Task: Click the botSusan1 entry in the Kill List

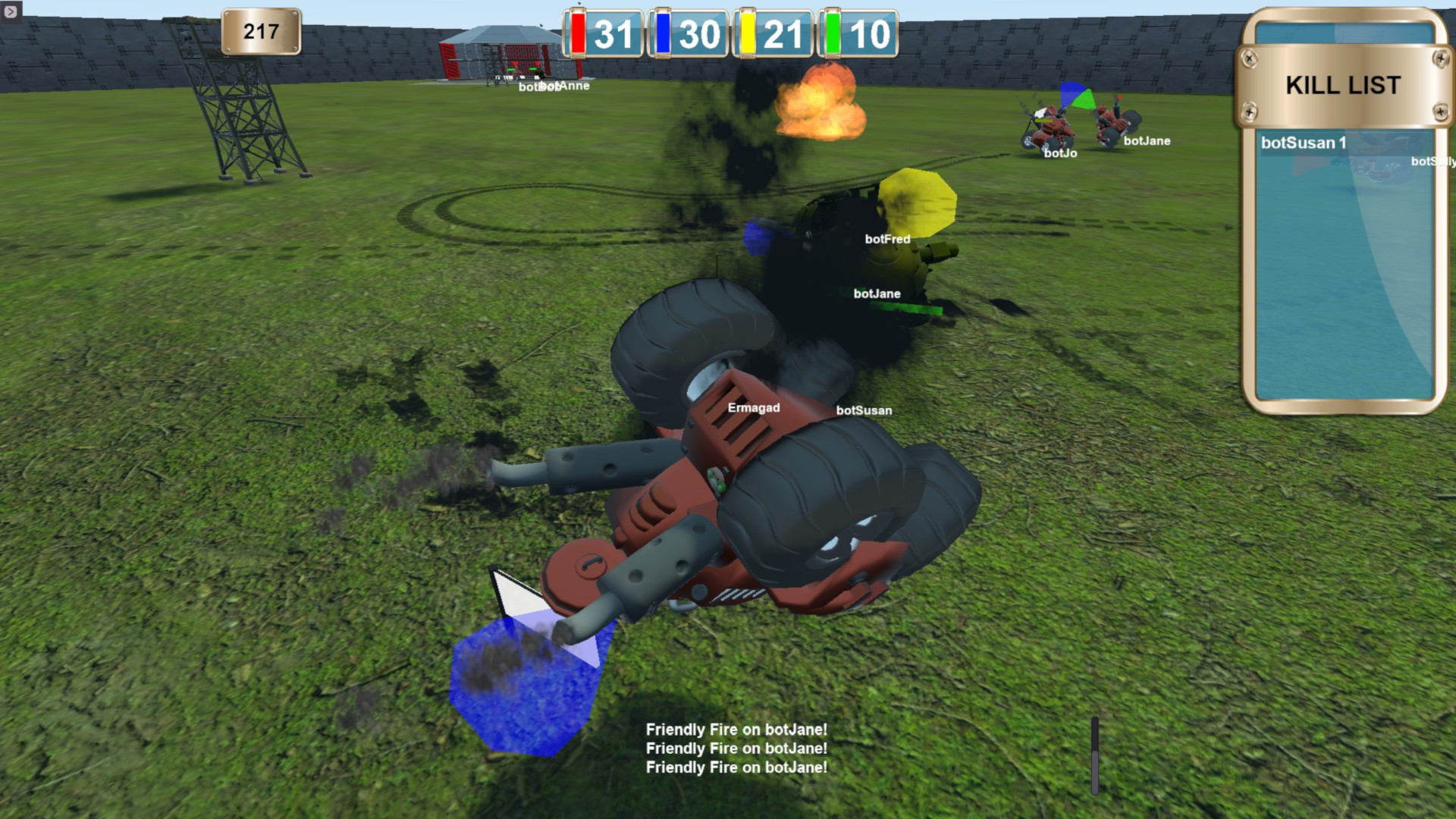Action: [x=1304, y=143]
